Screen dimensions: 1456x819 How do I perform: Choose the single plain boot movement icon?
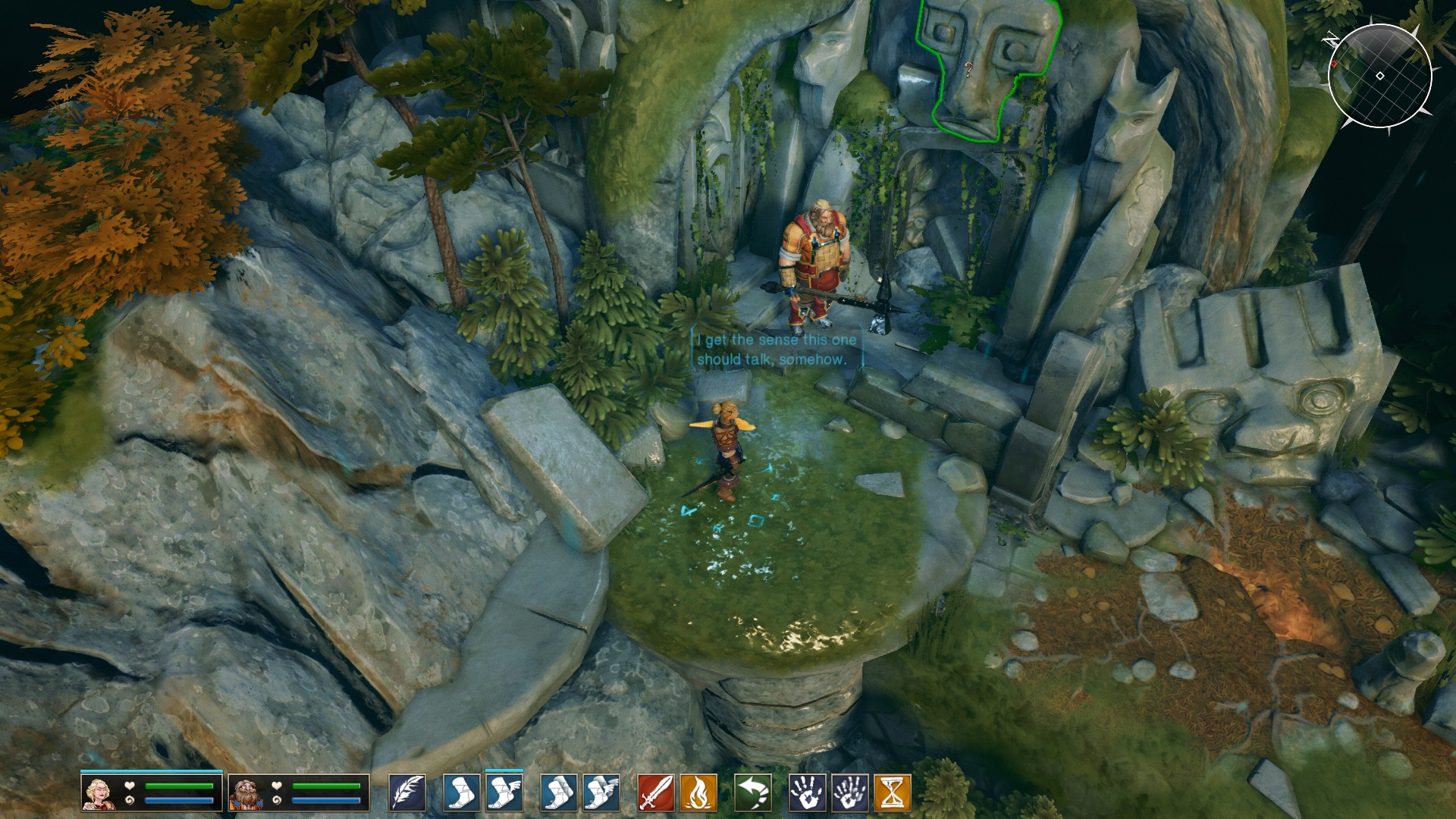point(462,793)
